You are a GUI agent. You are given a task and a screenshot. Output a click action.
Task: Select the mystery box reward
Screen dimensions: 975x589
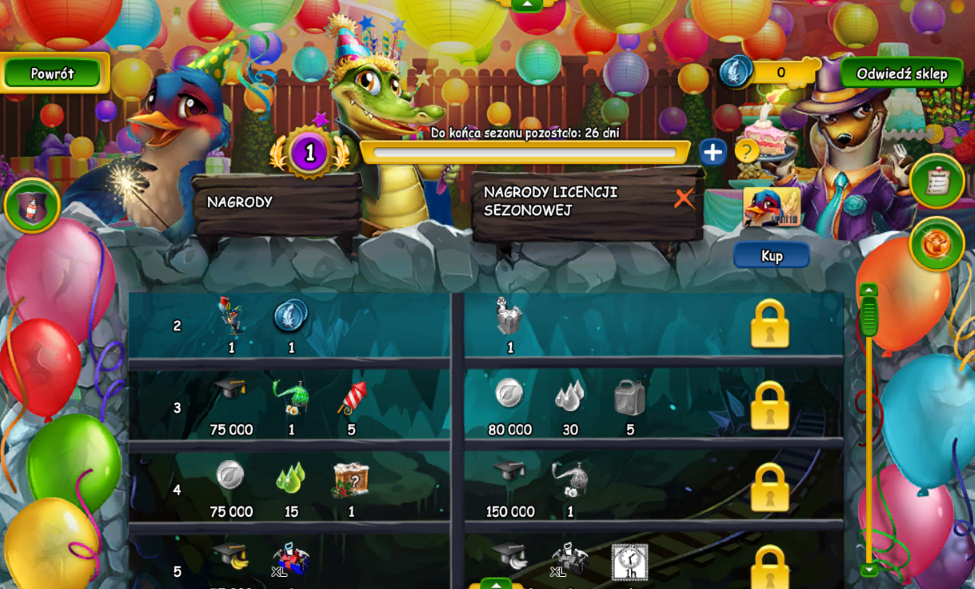(351, 480)
